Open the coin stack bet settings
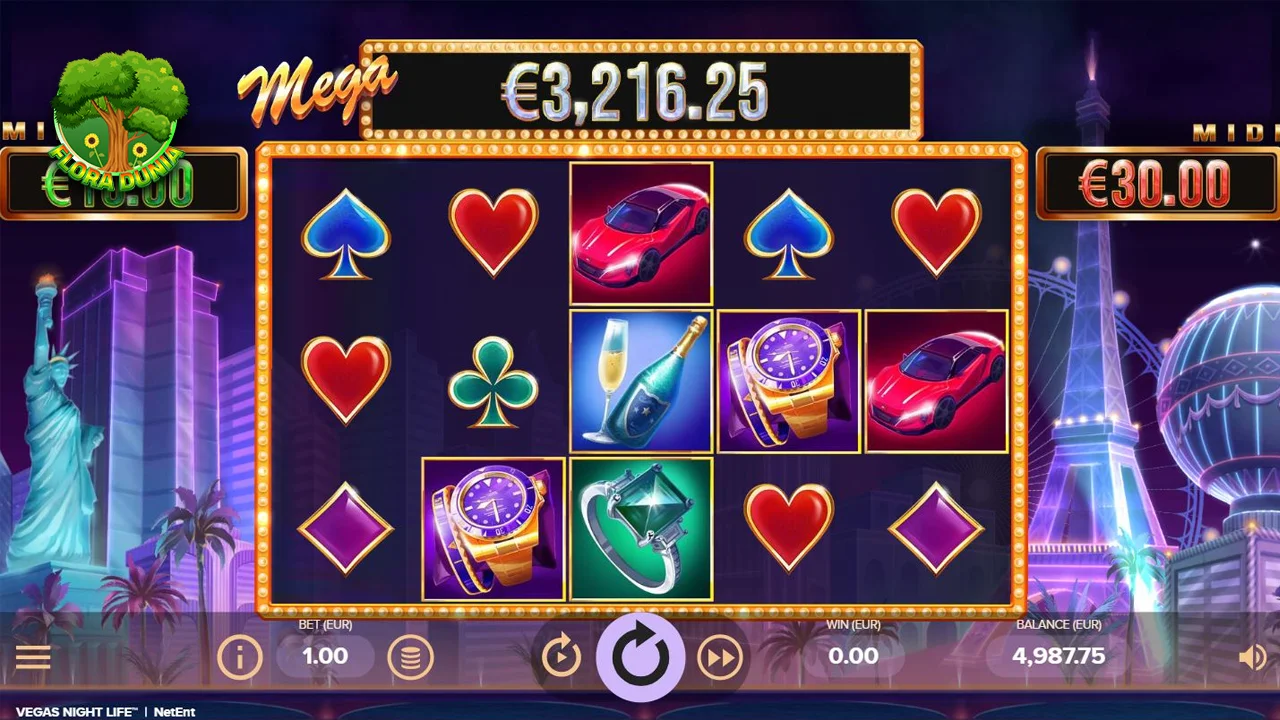The height and width of the screenshot is (720, 1280). pyautogui.click(x=410, y=657)
